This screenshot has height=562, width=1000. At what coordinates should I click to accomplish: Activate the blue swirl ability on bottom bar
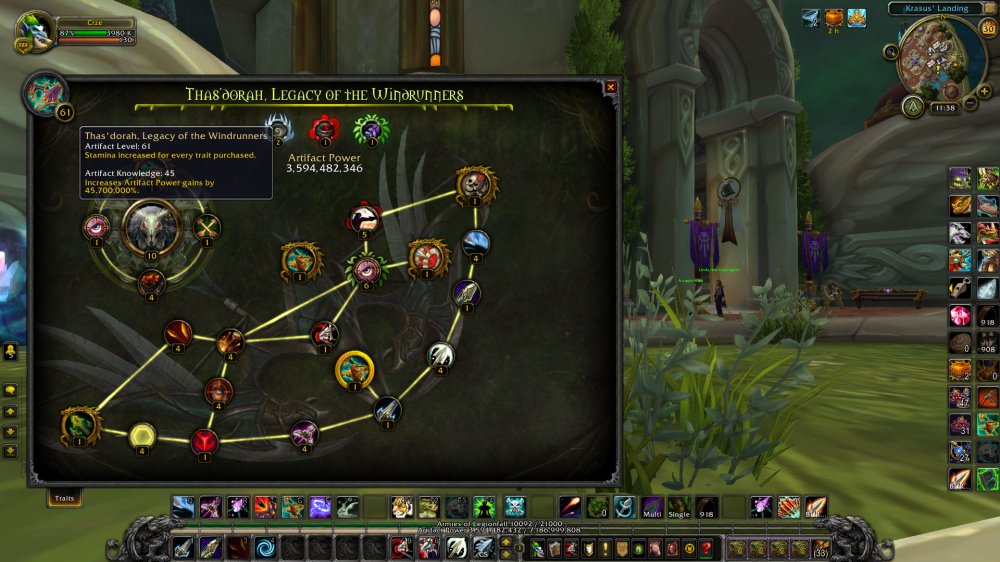point(265,547)
